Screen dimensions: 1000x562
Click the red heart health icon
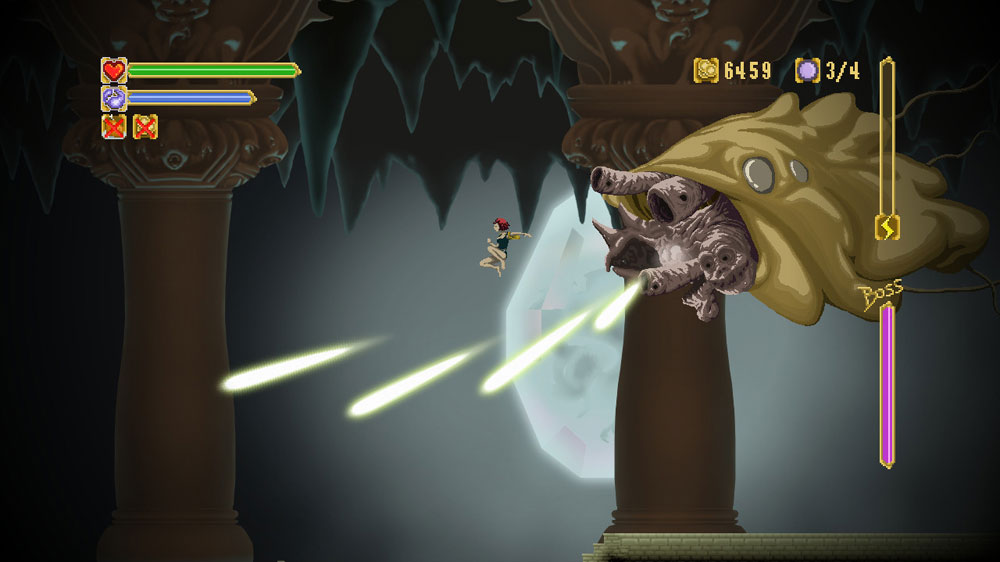click(x=114, y=70)
